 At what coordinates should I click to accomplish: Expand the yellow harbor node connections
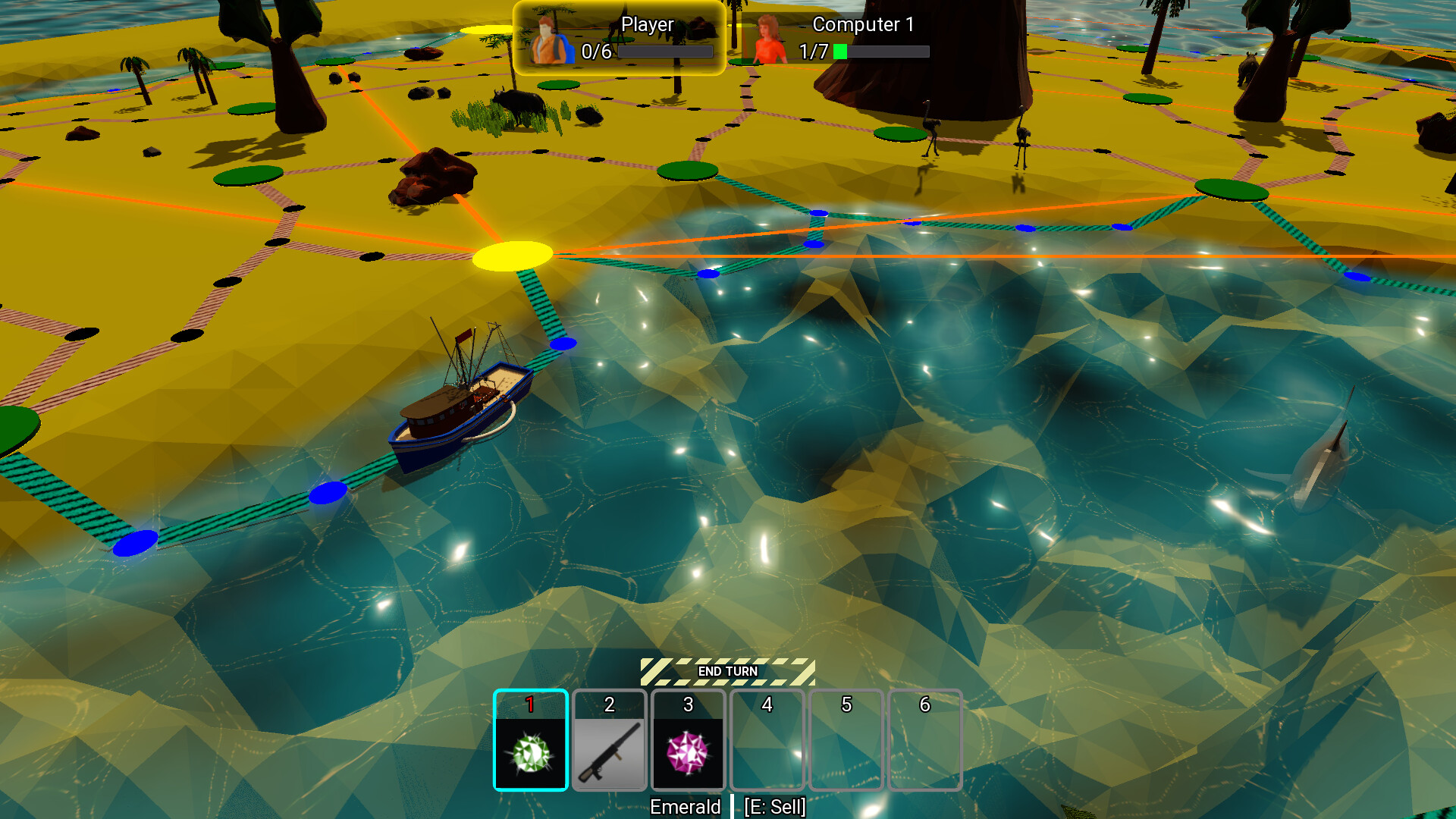click(x=513, y=258)
